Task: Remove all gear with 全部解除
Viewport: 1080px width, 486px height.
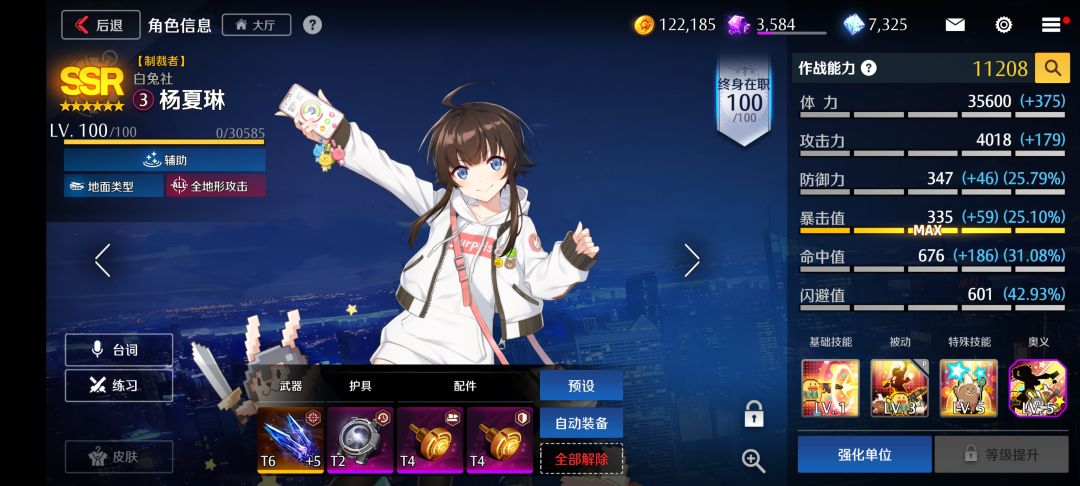Action: [x=581, y=458]
